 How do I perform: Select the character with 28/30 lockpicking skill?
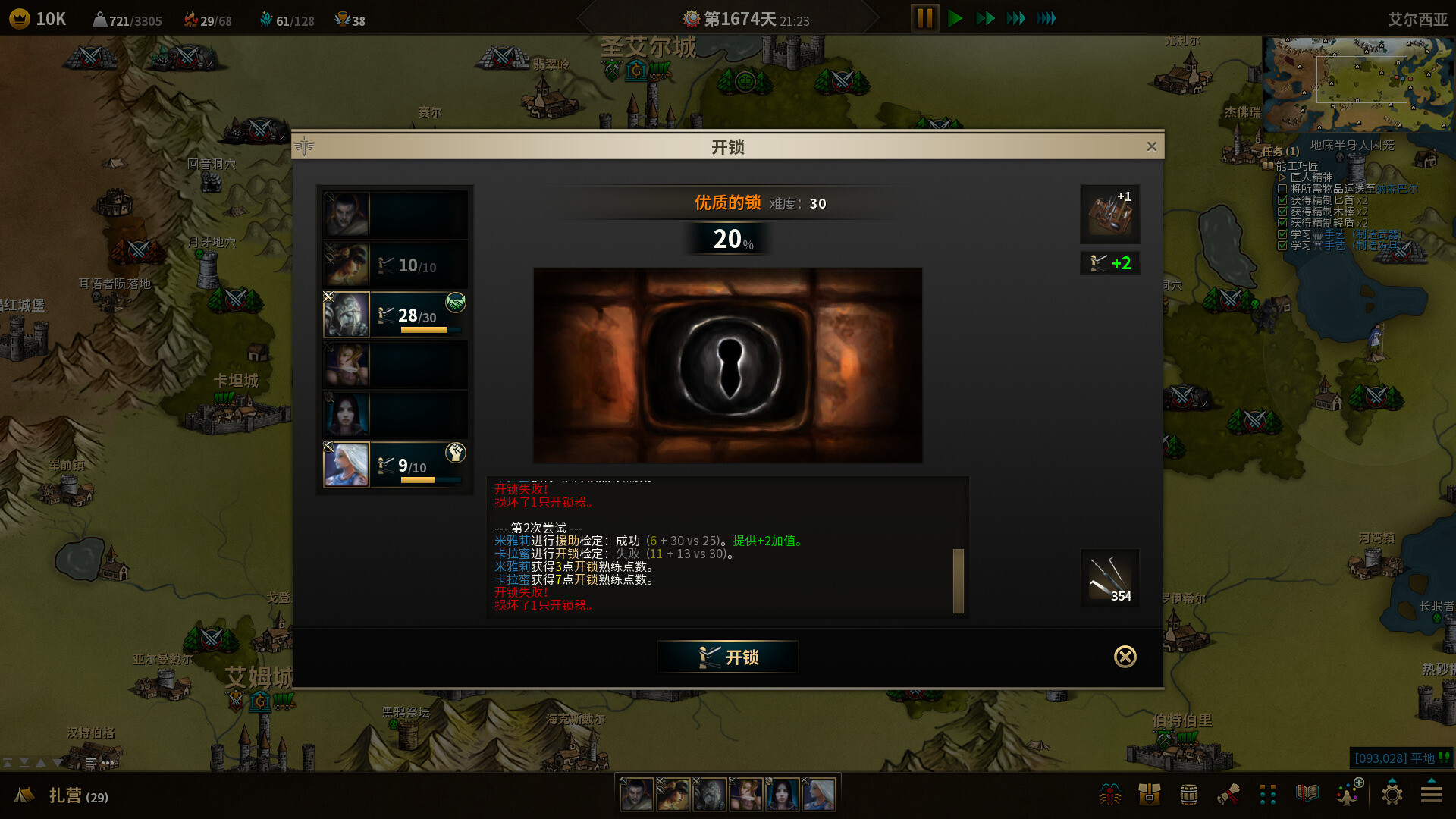[x=395, y=315]
